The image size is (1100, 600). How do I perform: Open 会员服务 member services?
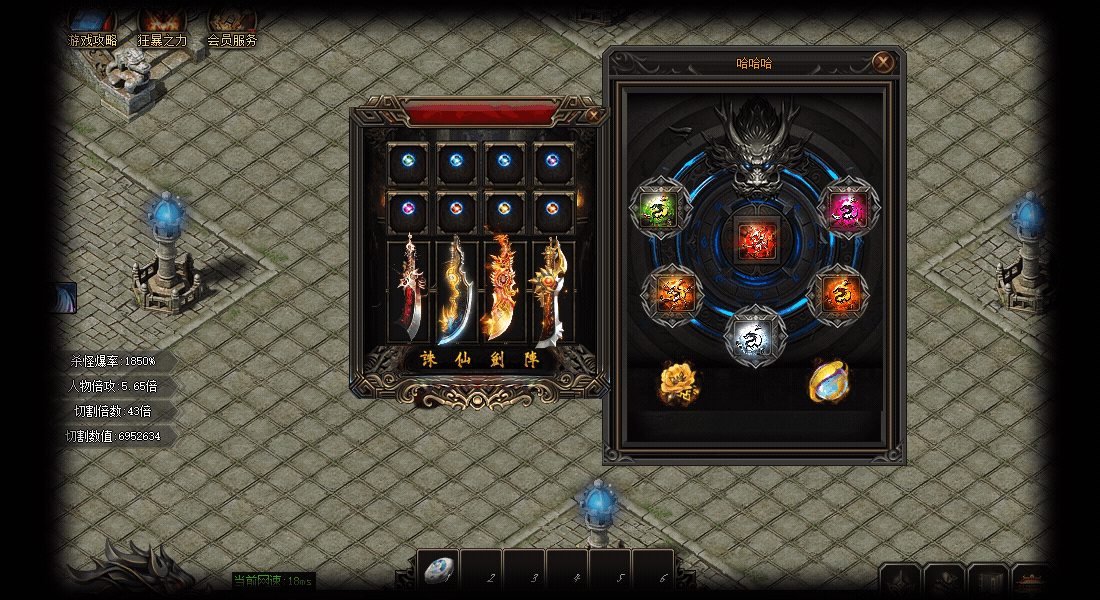tap(232, 27)
